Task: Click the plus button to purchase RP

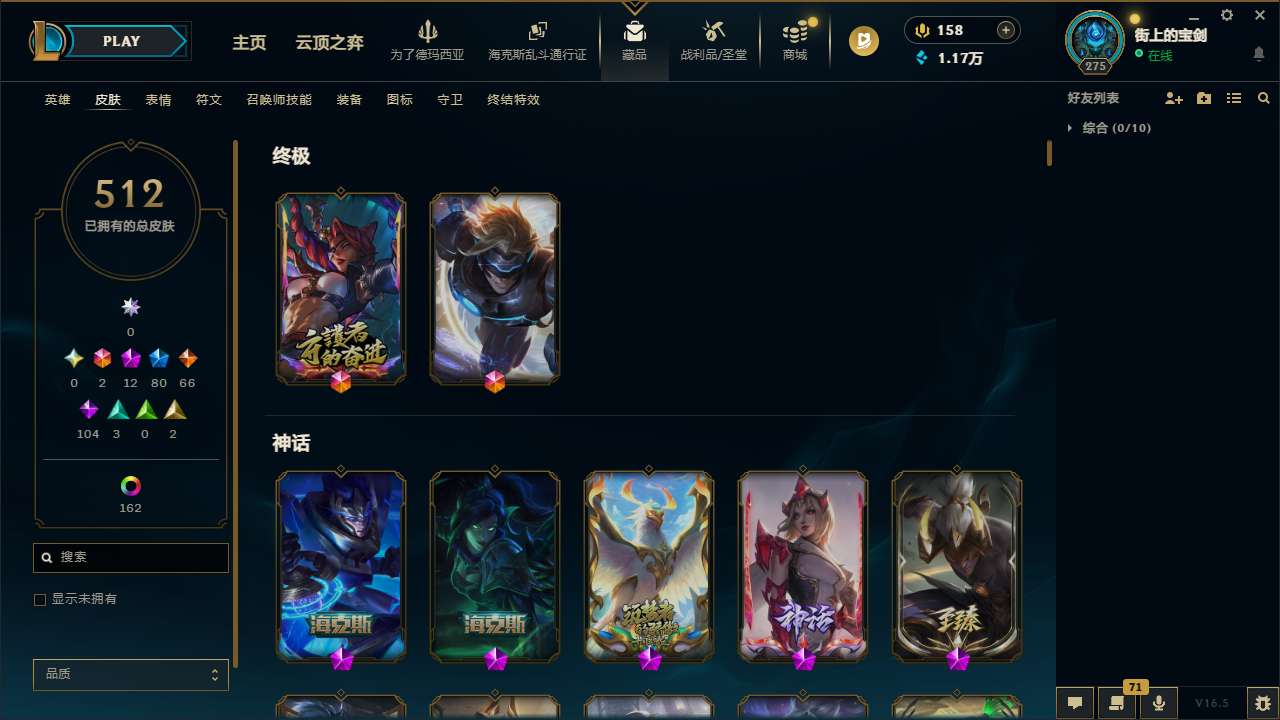Action: [1005, 30]
